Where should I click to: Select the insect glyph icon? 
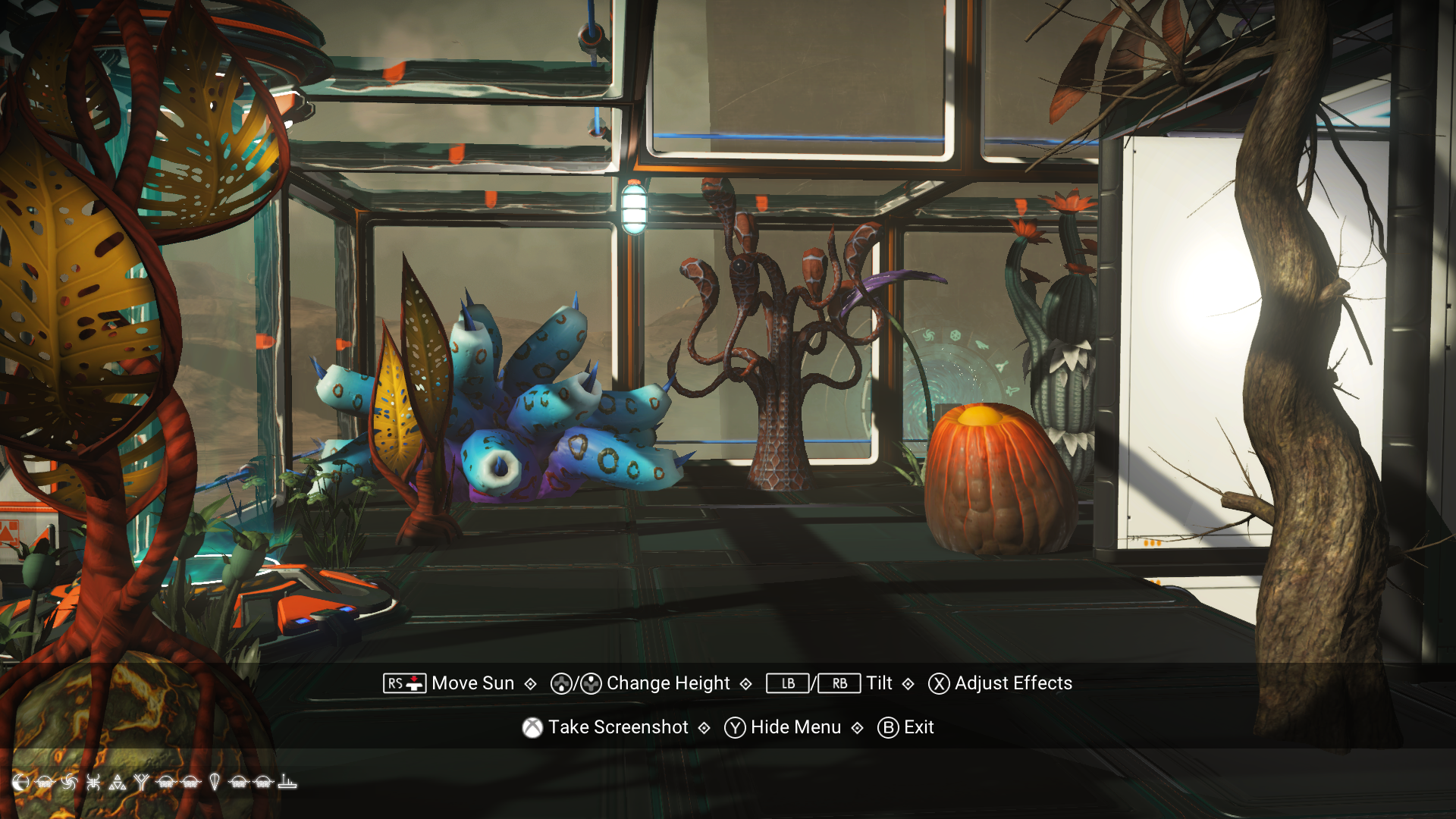93,783
